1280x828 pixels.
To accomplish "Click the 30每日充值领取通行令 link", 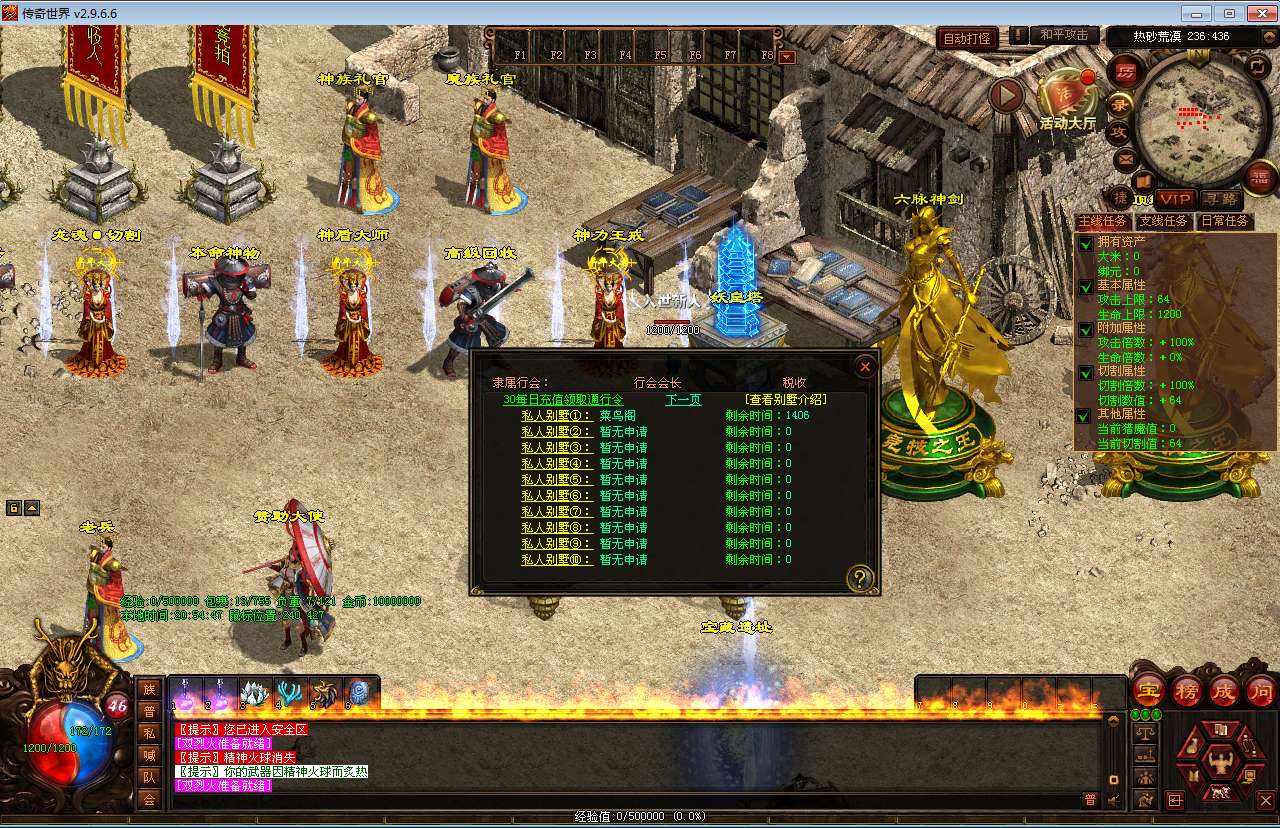I will point(562,400).
